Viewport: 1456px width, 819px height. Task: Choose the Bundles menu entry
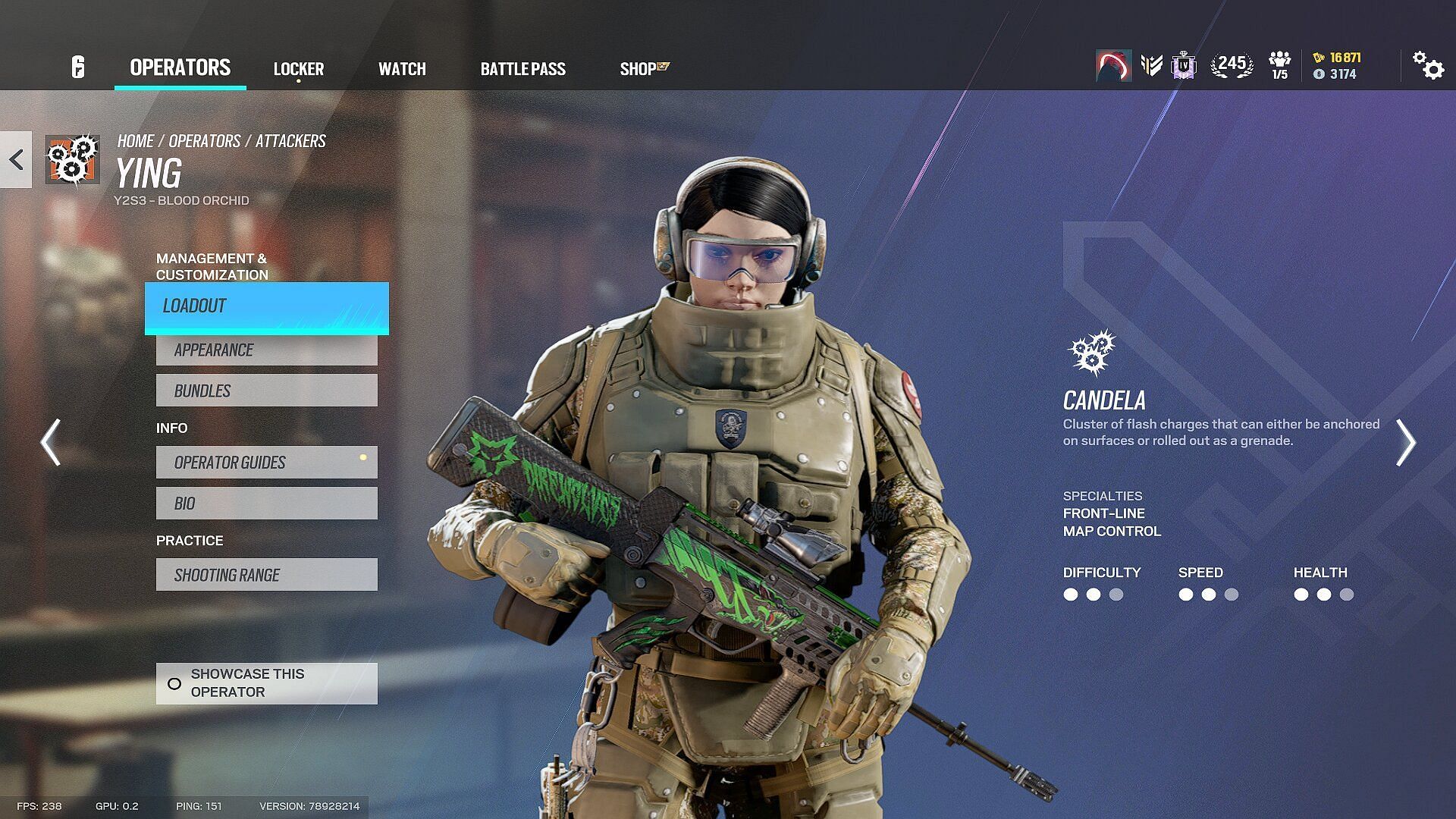coord(266,391)
